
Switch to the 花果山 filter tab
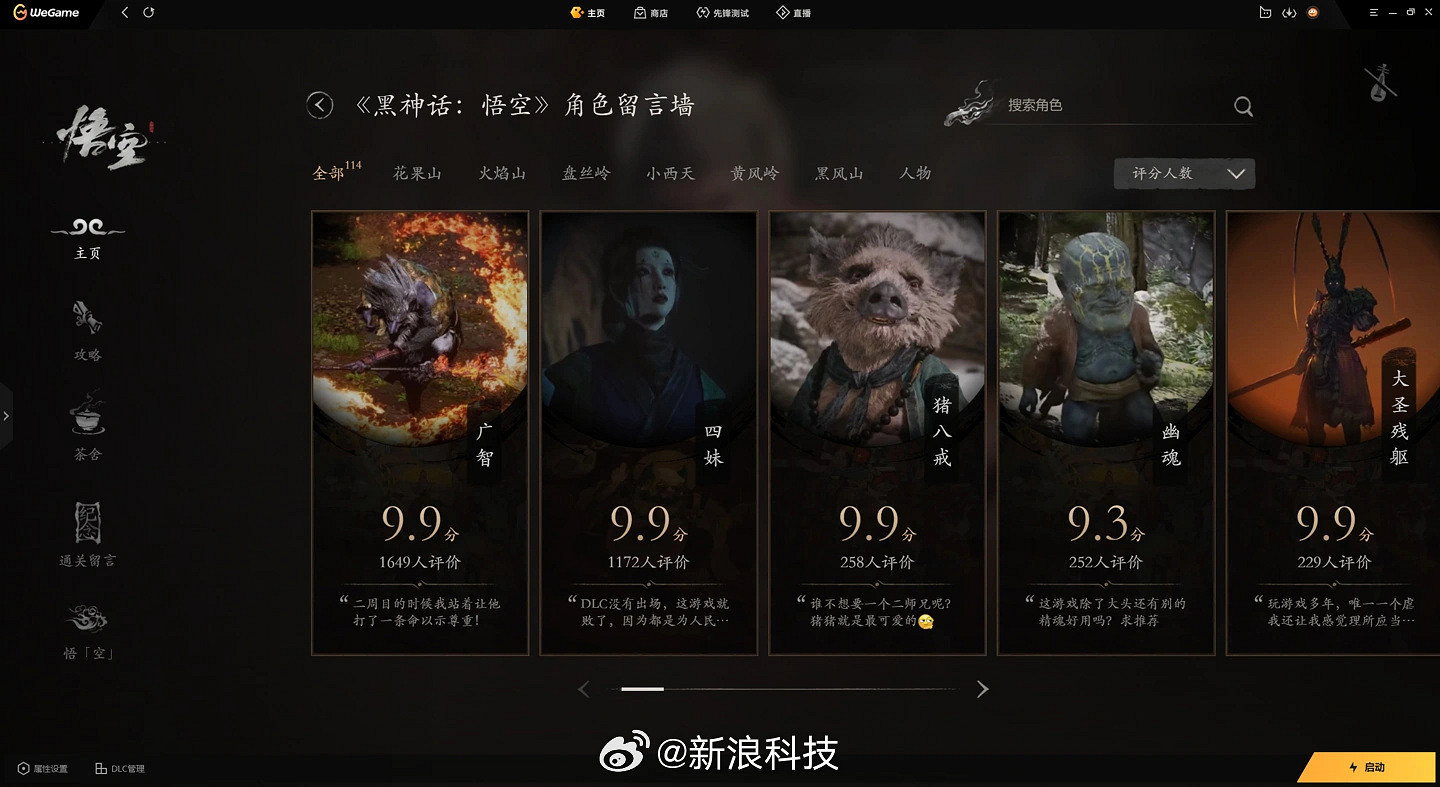point(418,172)
